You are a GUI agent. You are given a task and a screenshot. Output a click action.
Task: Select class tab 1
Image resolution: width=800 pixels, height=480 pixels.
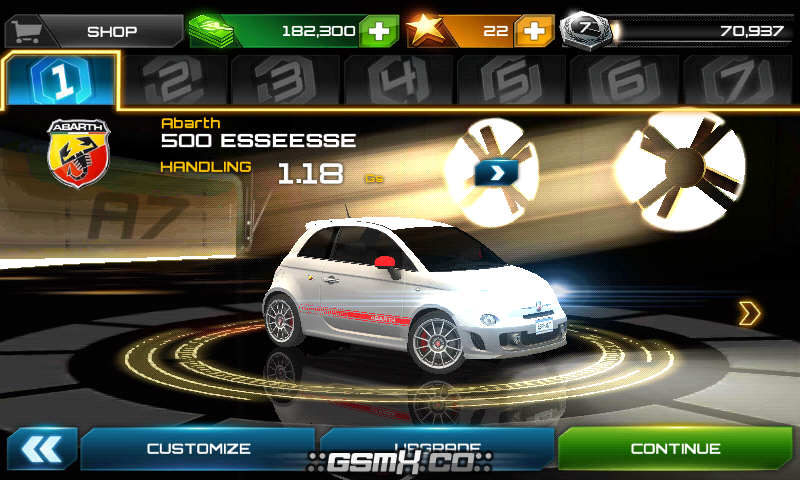pos(60,82)
